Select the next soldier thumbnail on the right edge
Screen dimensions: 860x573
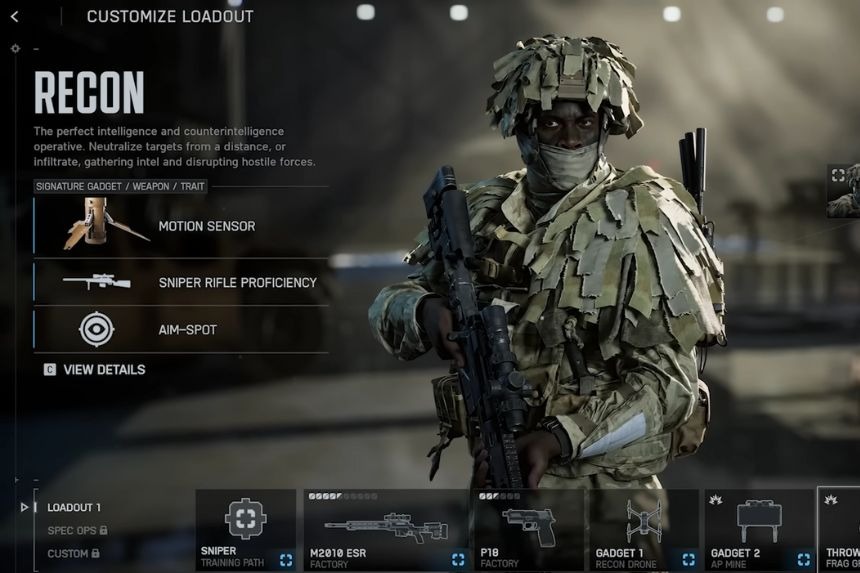coord(843,190)
